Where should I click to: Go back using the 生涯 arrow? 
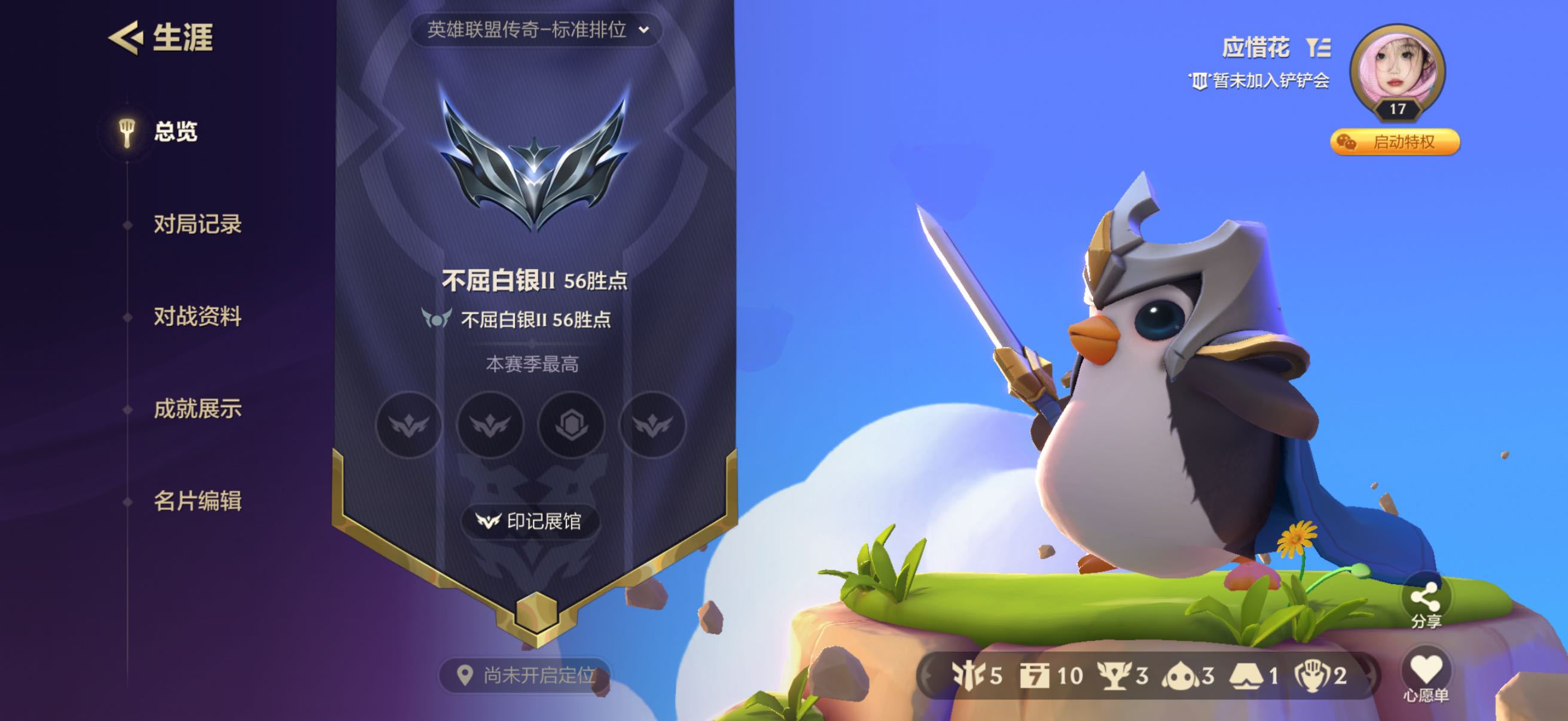[126, 38]
